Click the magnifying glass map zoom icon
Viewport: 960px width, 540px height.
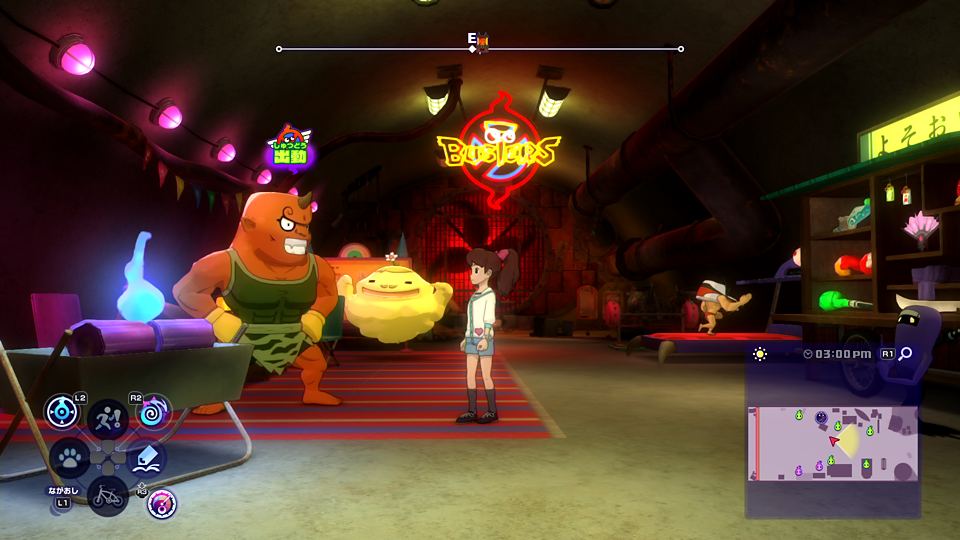[905, 354]
